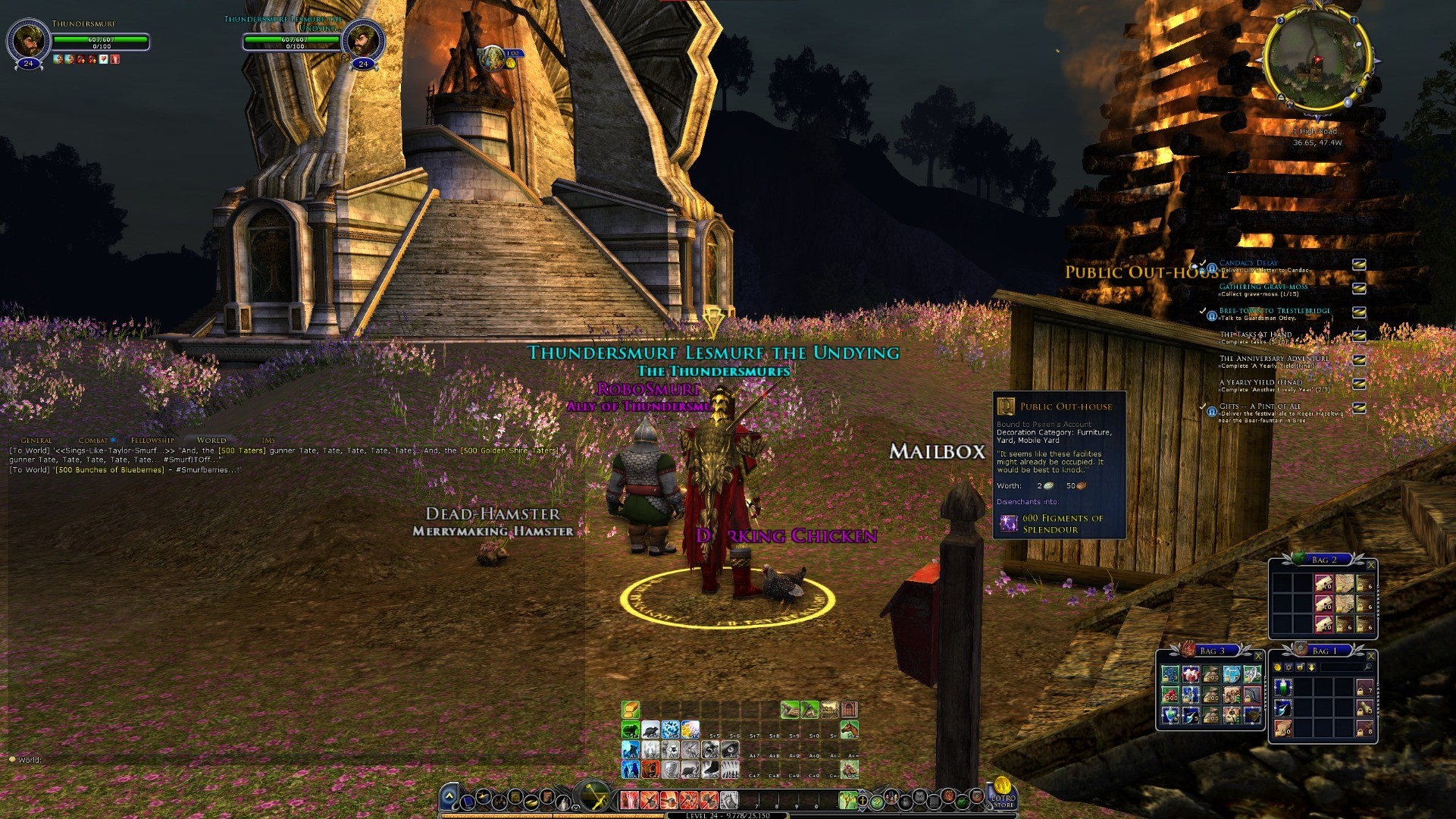Use the bread loaf quickslot

pos(631,709)
